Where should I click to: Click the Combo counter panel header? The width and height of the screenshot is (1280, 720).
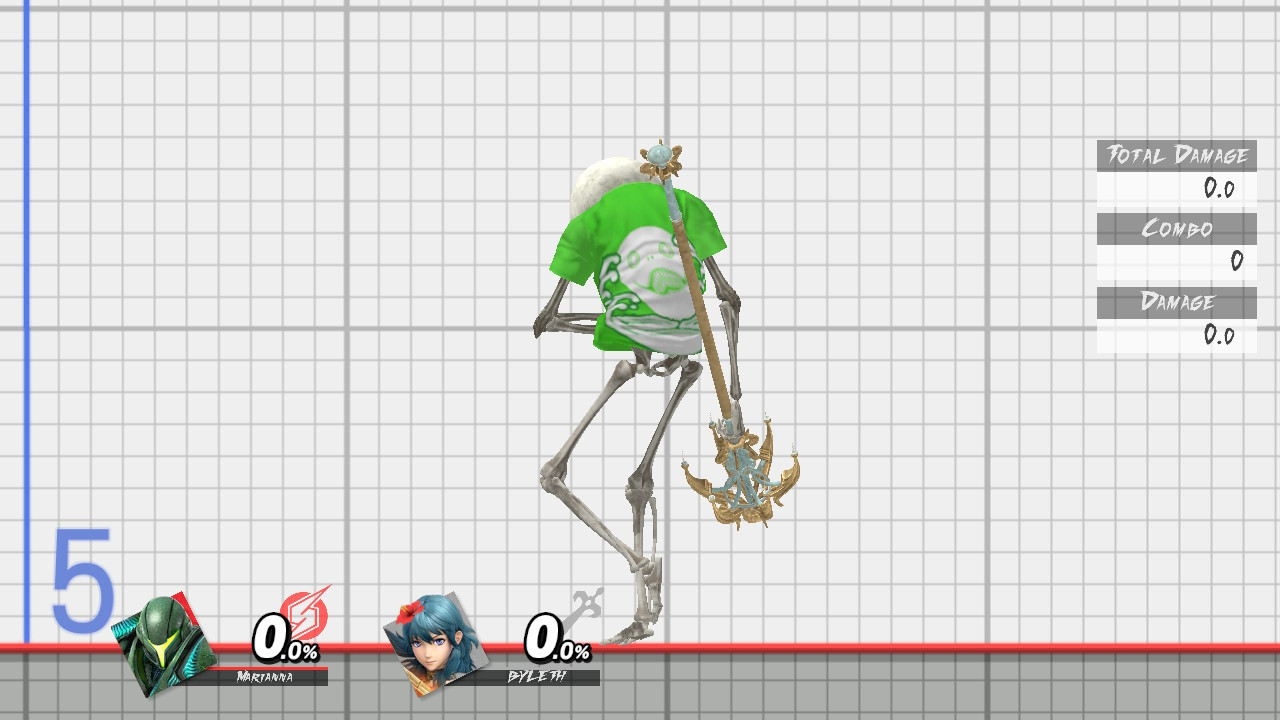(x=1177, y=229)
